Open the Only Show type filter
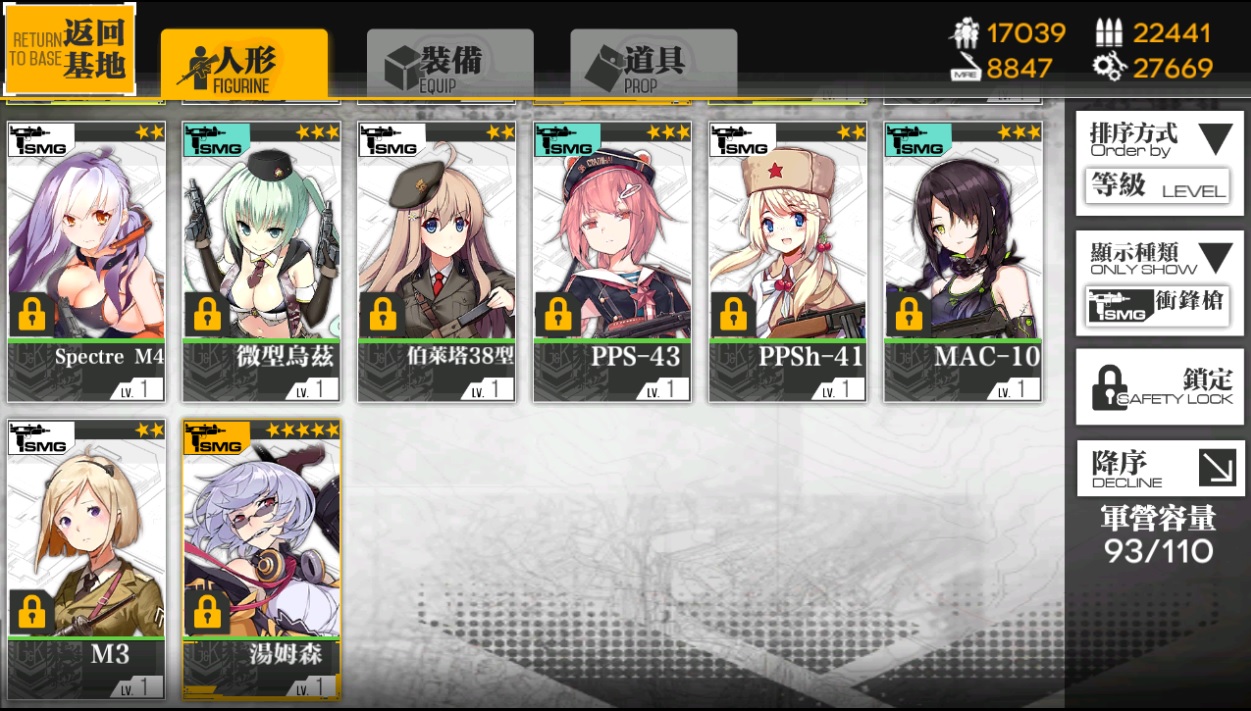1251x711 pixels. [x=1159, y=283]
